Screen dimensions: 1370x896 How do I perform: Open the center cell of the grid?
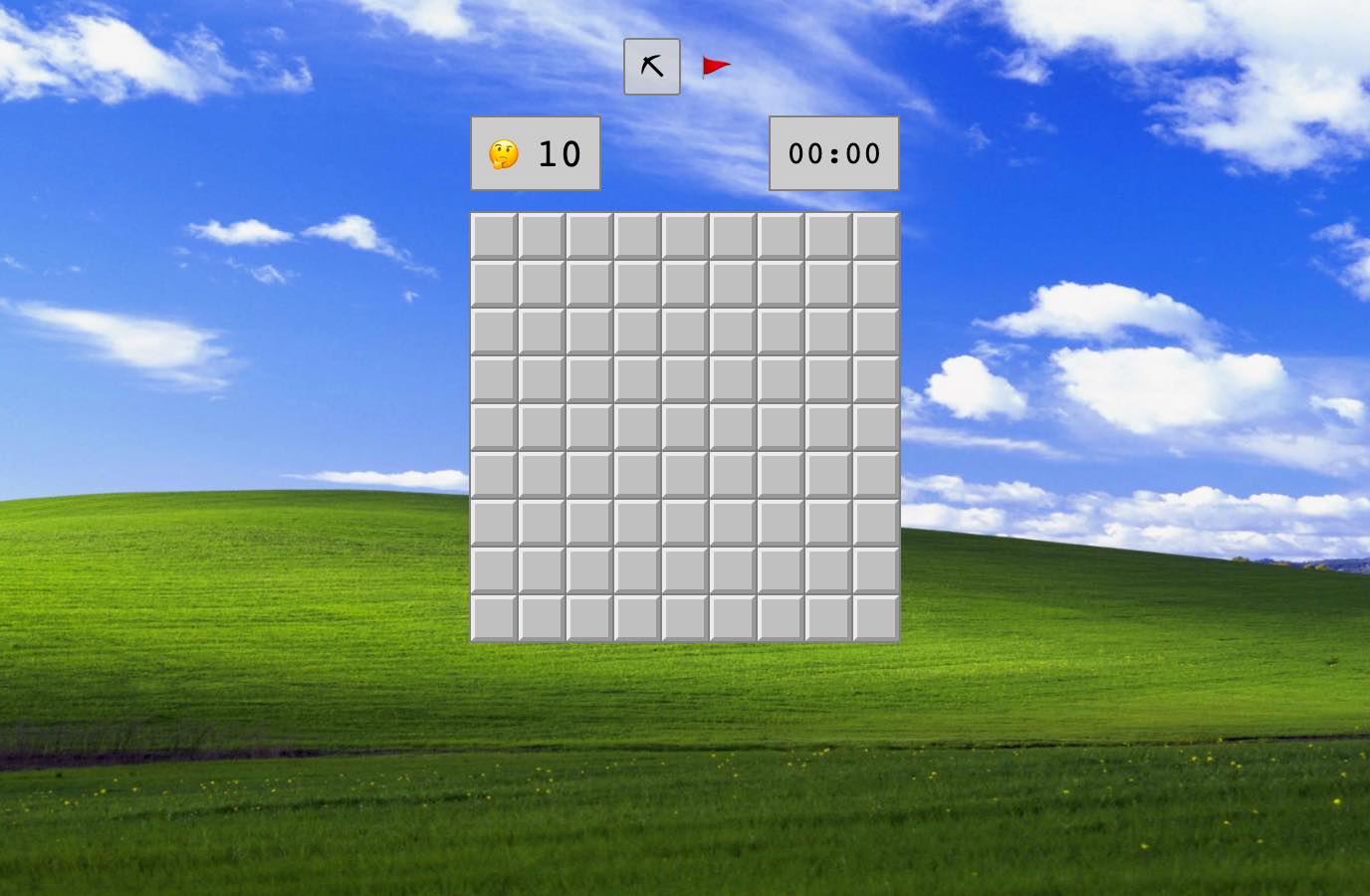point(685,427)
